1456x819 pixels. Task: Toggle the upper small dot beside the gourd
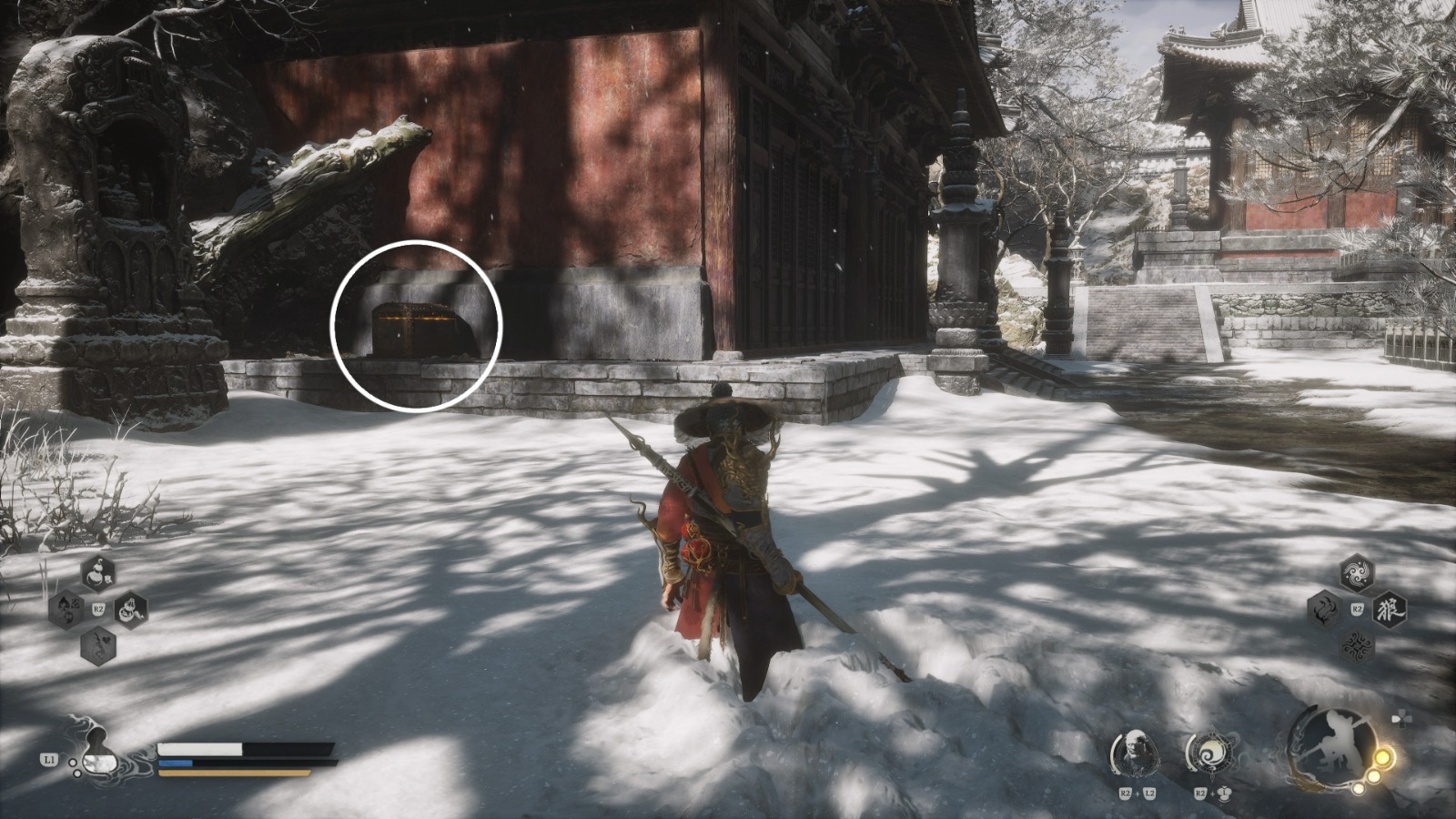pos(73,763)
